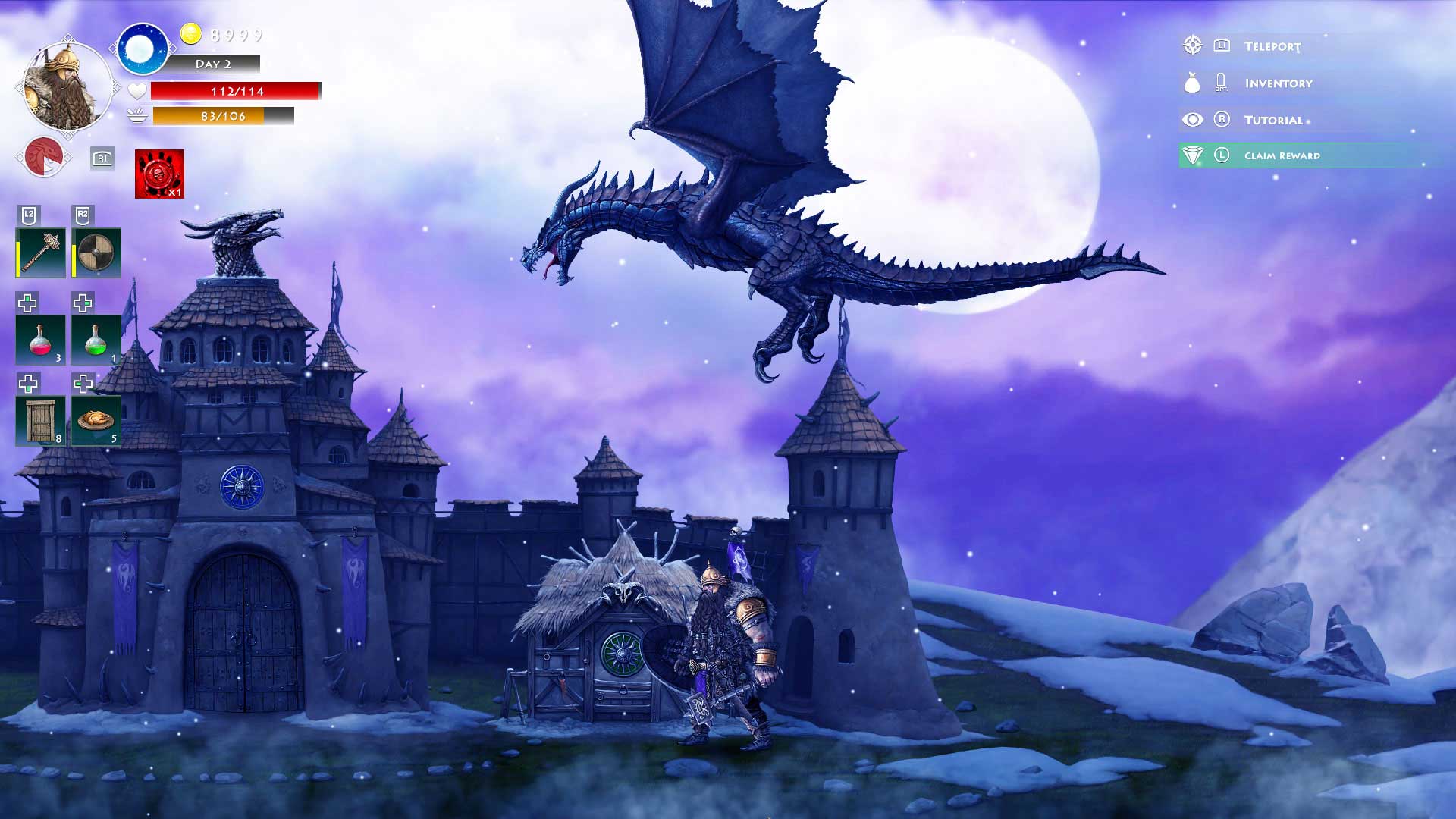Click the gem icon beside Claim Reward
This screenshot has height=819, width=1456.
pyautogui.click(x=1193, y=155)
